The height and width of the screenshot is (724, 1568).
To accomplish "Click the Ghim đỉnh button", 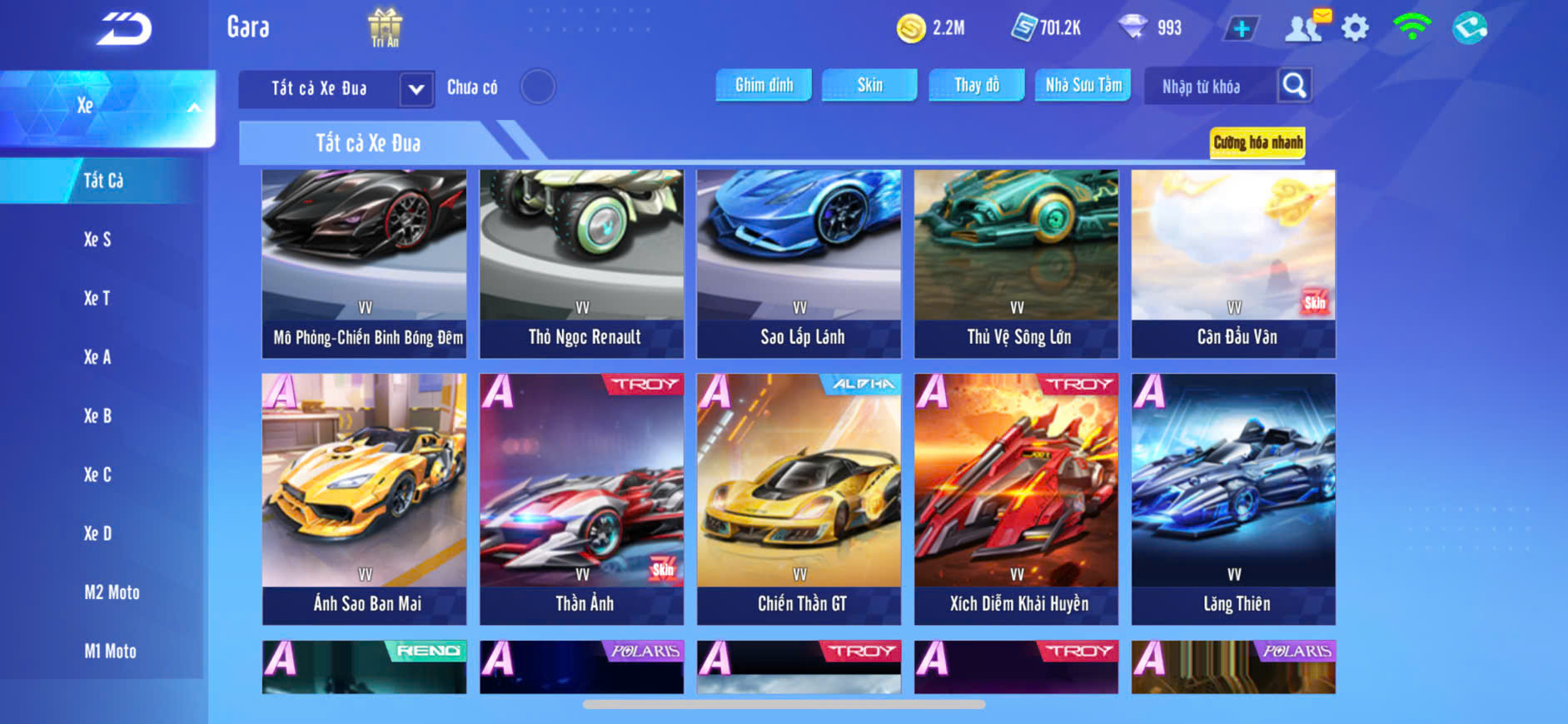I will pos(764,85).
